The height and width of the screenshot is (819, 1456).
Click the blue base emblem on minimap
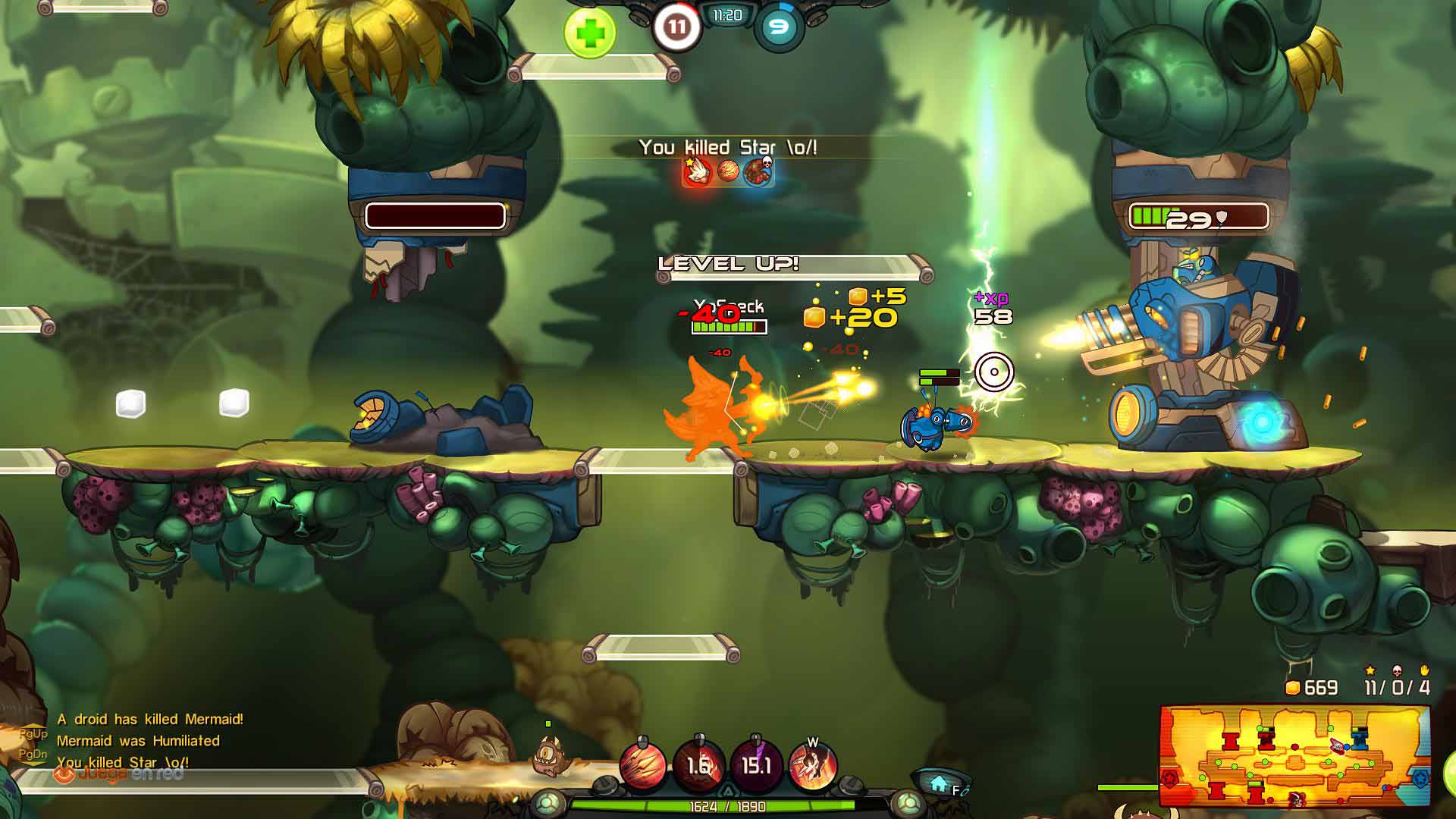[x=1419, y=778]
